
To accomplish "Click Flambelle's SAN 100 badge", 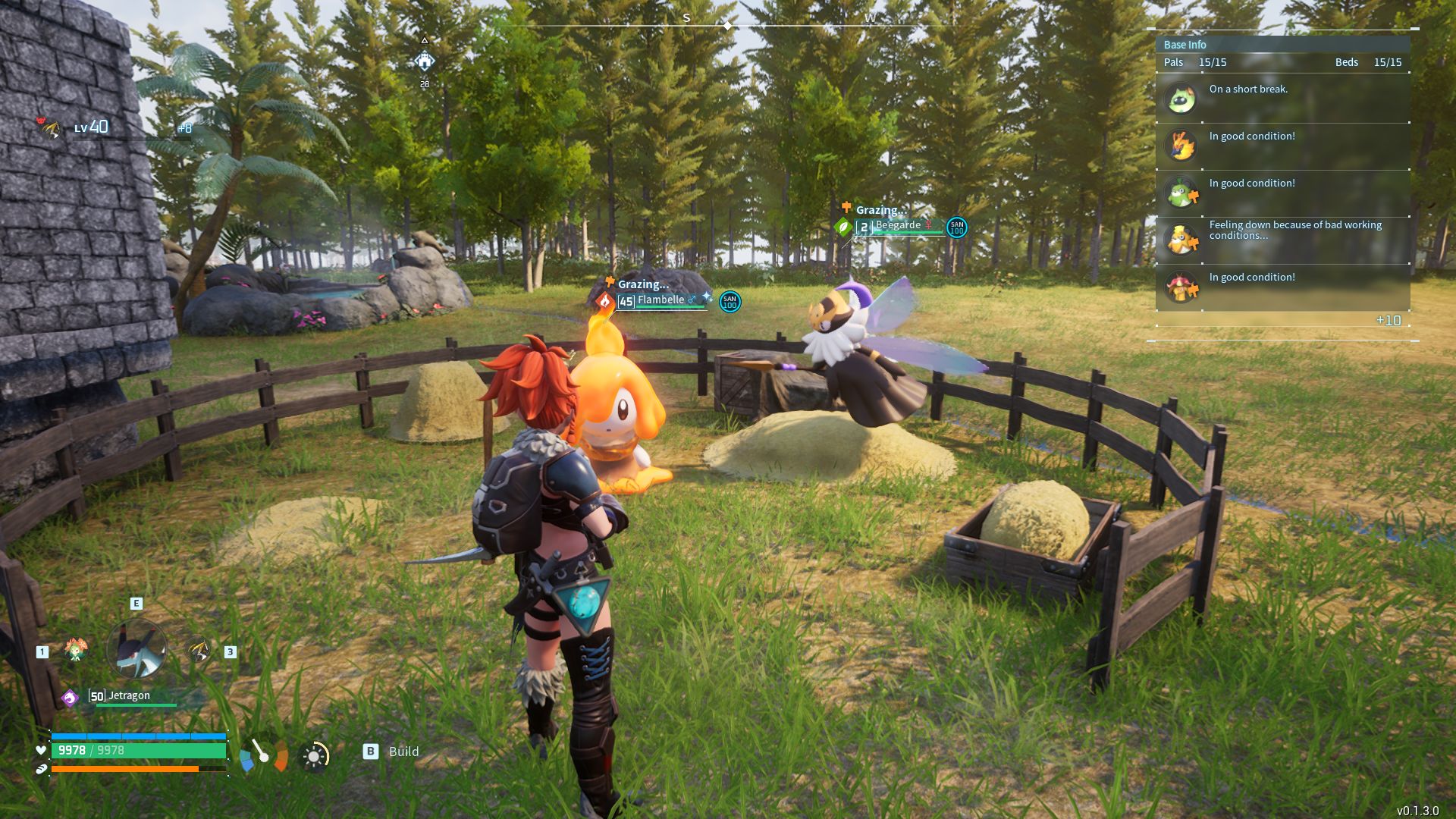I will (x=729, y=303).
